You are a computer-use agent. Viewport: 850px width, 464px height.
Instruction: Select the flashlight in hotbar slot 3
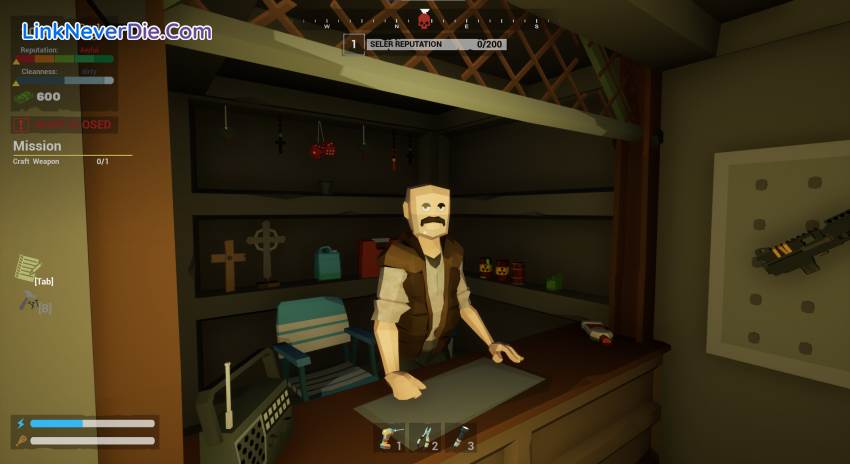pyautogui.click(x=459, y=436)
